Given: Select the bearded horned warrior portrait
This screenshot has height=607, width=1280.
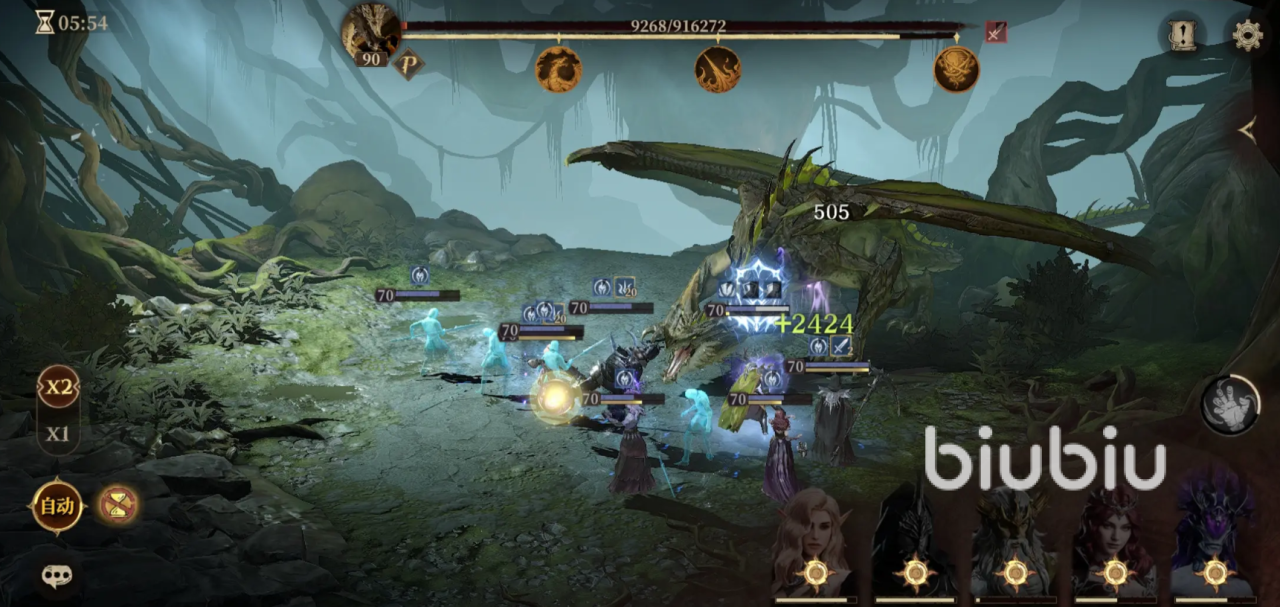Looking at the screenshot, I should coord(1015,545).
